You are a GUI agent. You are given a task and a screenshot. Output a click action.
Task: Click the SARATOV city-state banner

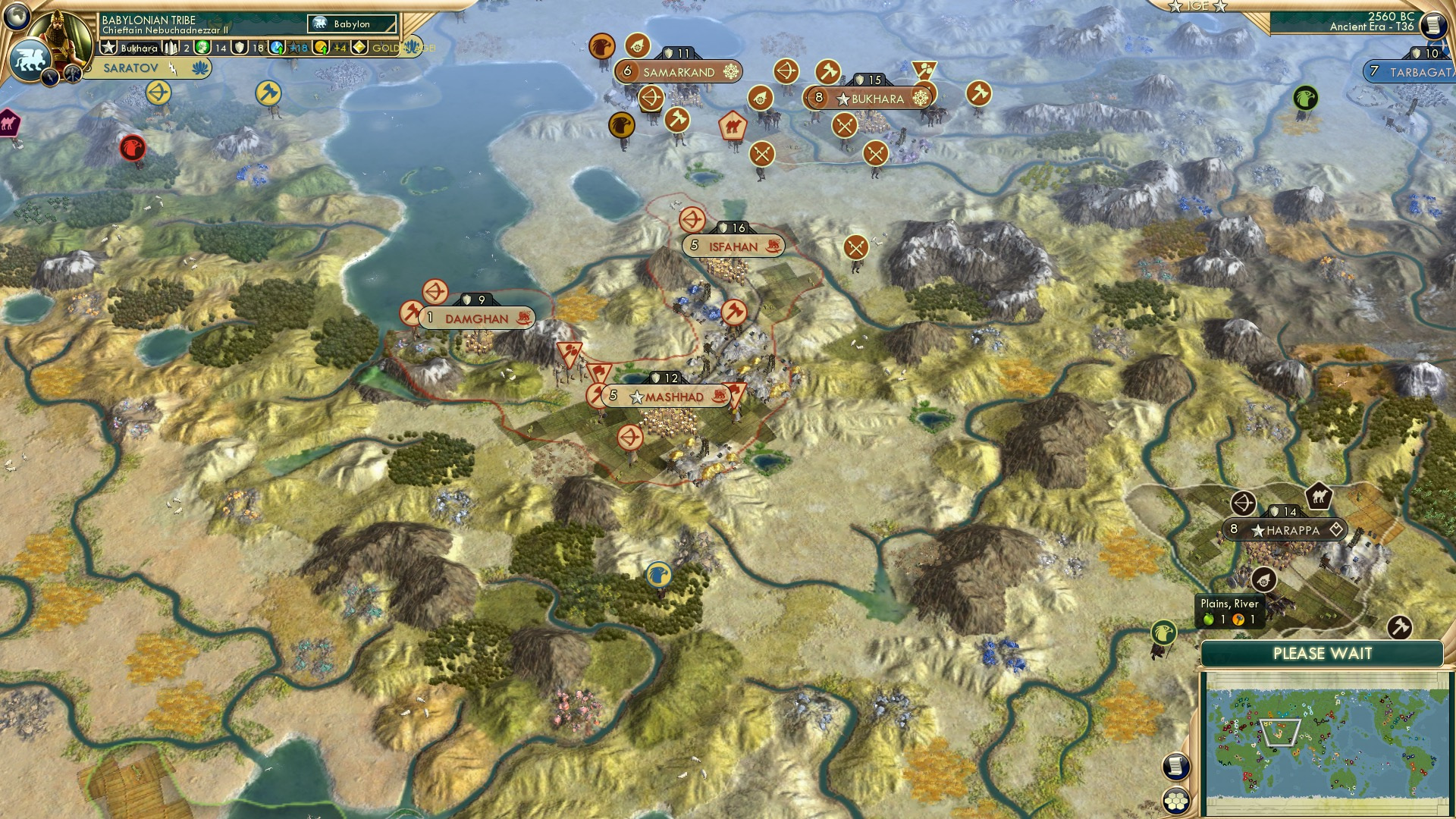[130, 67]
